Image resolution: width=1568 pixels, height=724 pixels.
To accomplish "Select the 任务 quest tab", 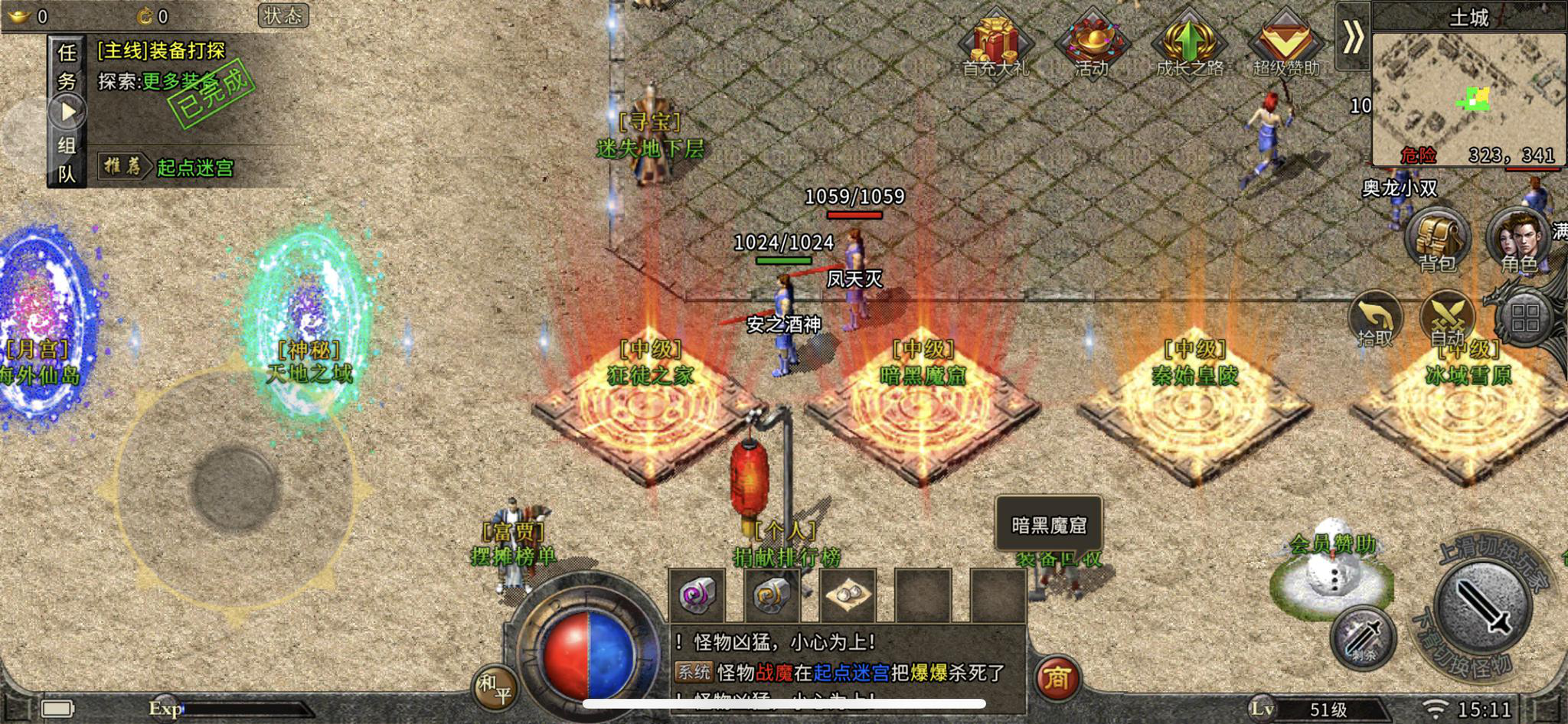I will (x=66, y=65).
